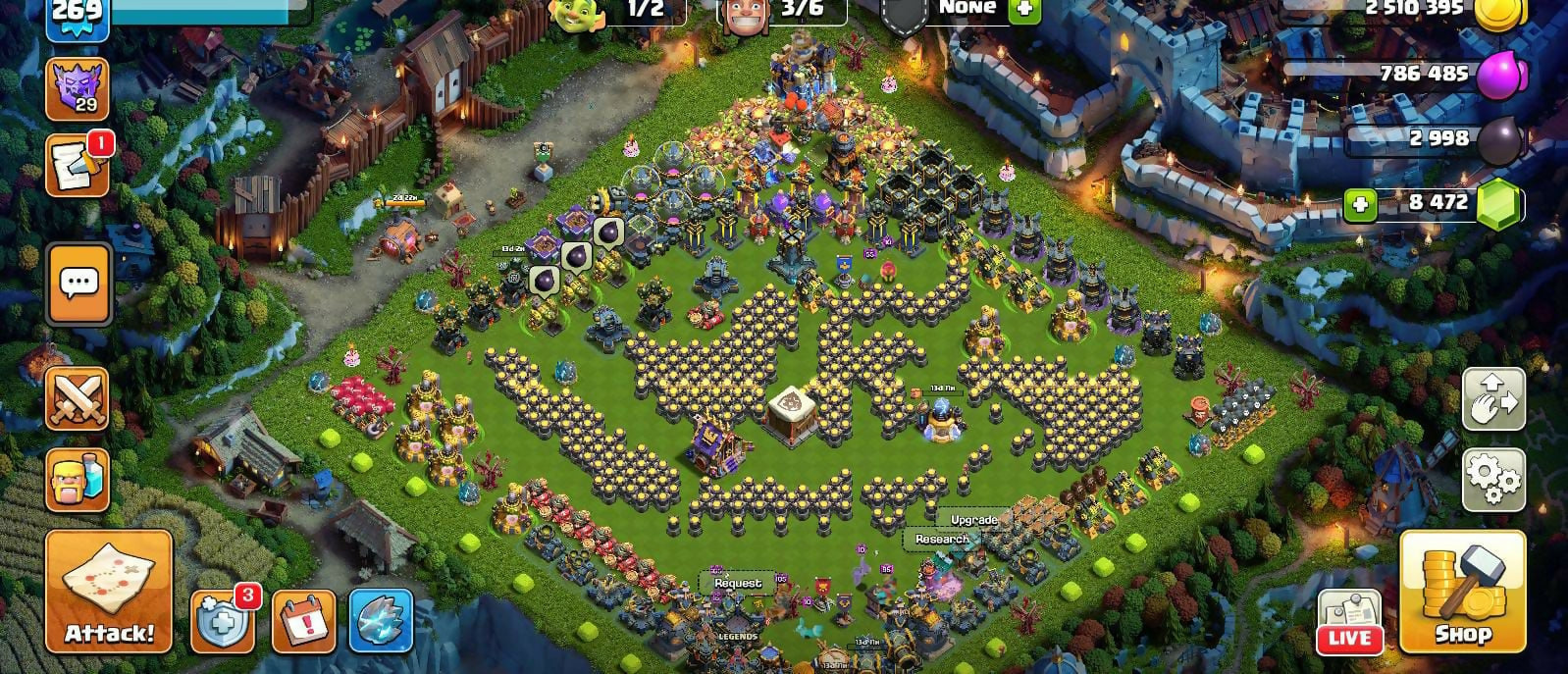
Task: Tap the Upgrade suggestion label
Action: pyautogui.click(x=973, y=519)
